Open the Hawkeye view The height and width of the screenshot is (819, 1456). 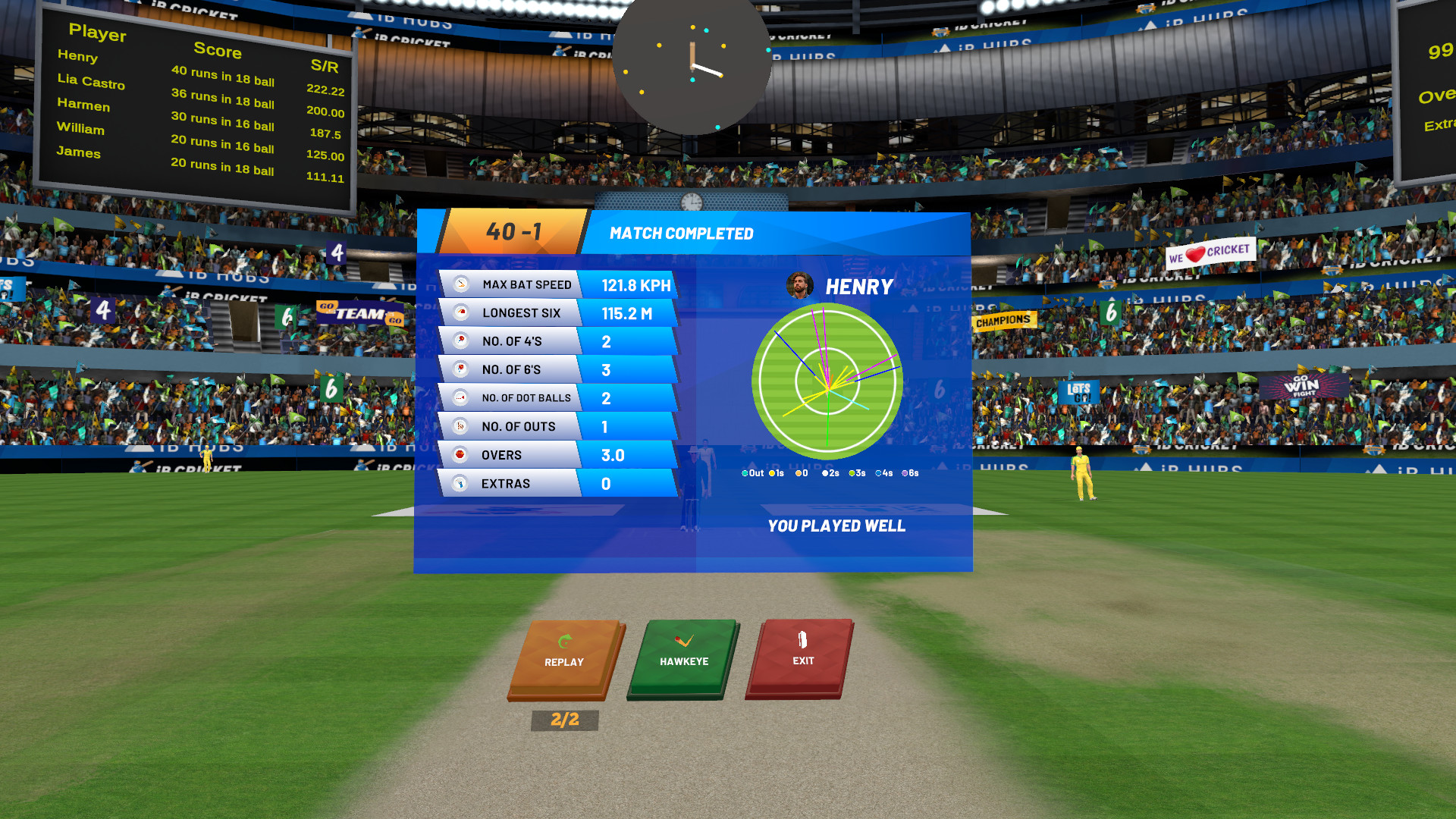(x=682, y=659)
